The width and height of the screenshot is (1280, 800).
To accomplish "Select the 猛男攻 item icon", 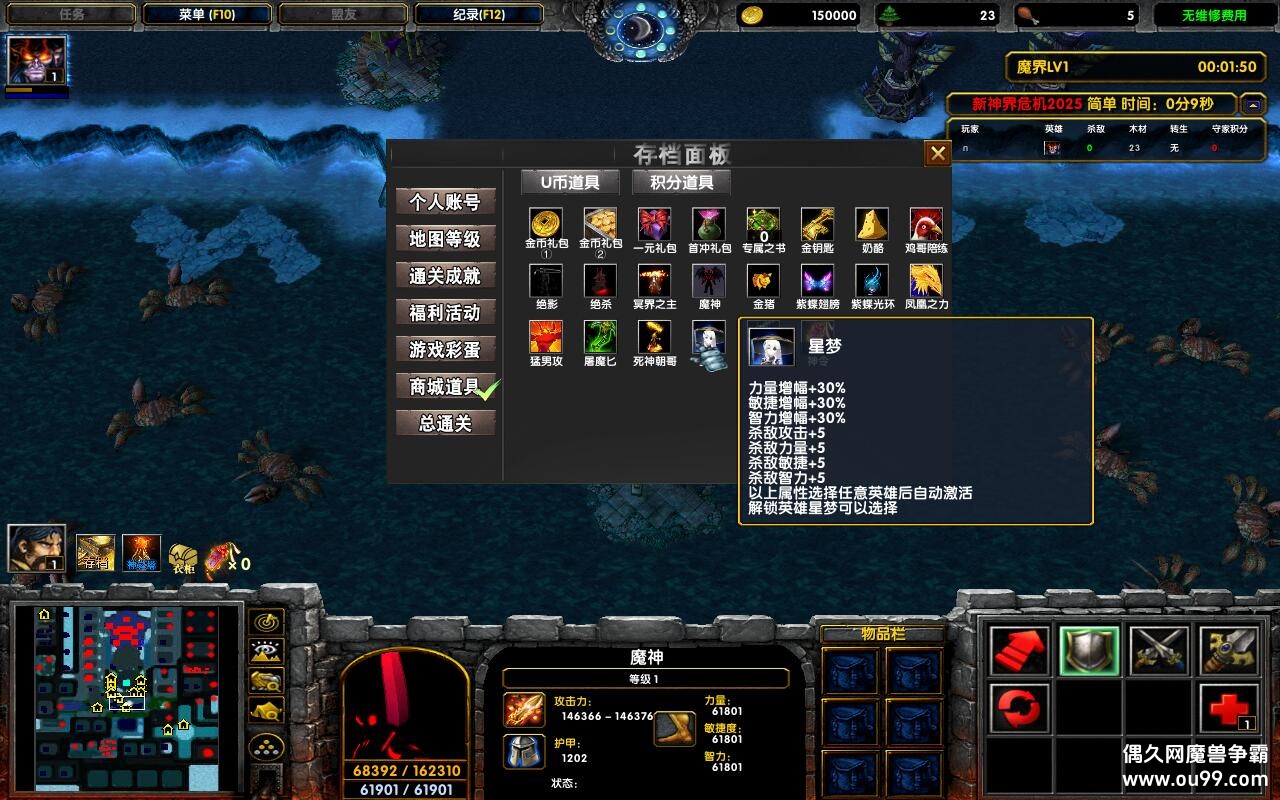I will point(546,337).
